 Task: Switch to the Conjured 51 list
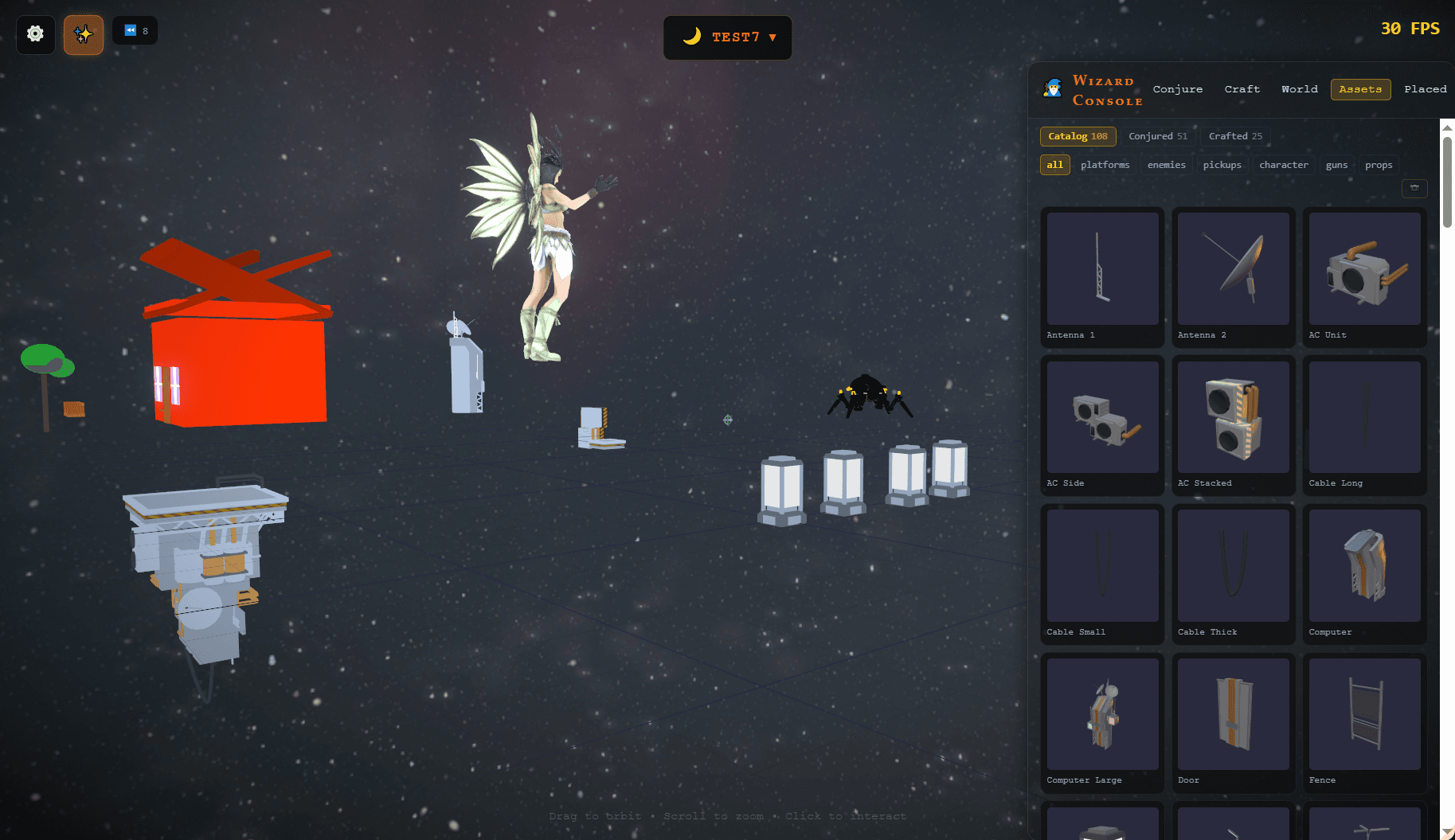point(1158,136)
